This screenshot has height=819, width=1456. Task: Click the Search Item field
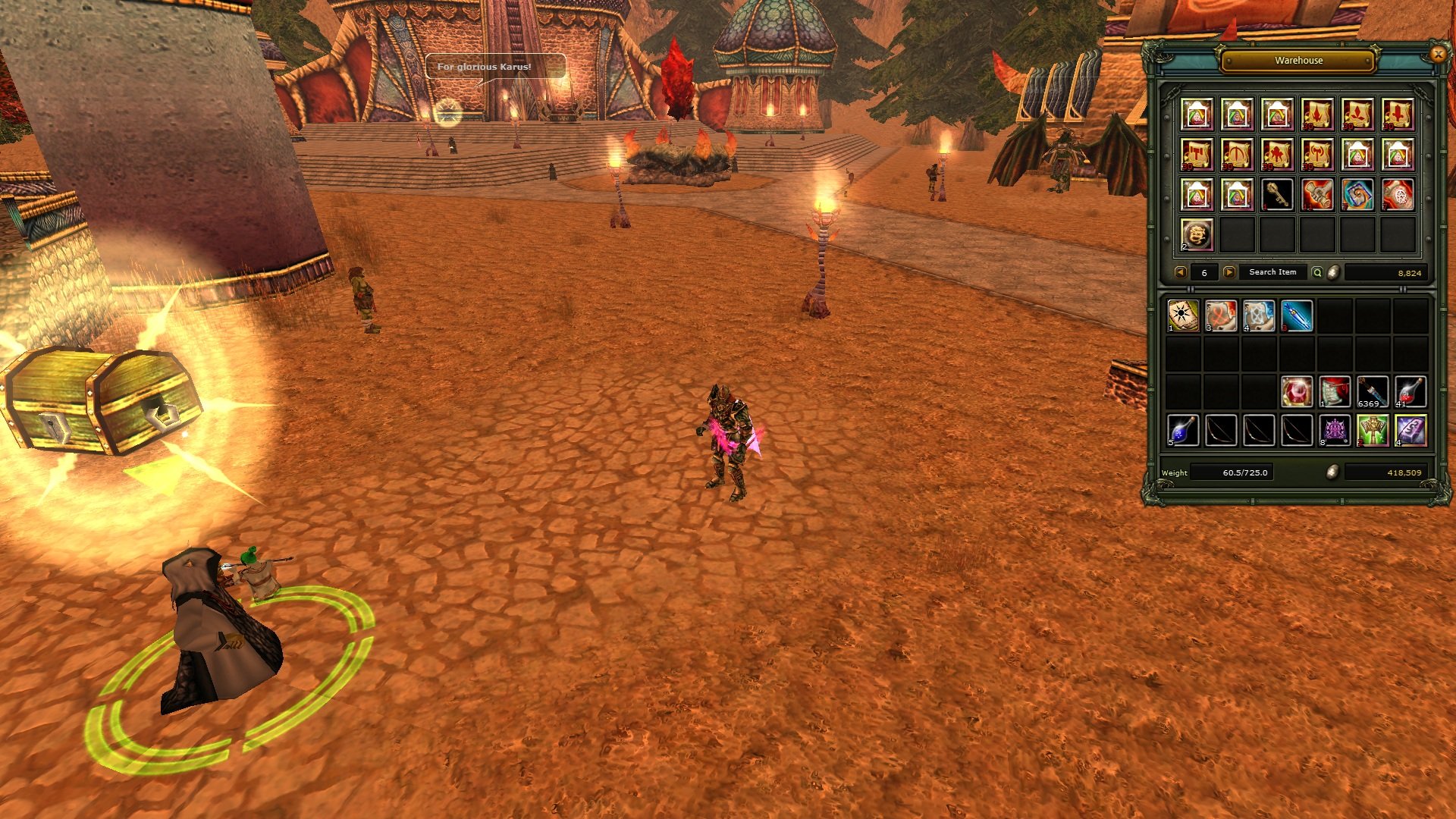coord(1272,272)
